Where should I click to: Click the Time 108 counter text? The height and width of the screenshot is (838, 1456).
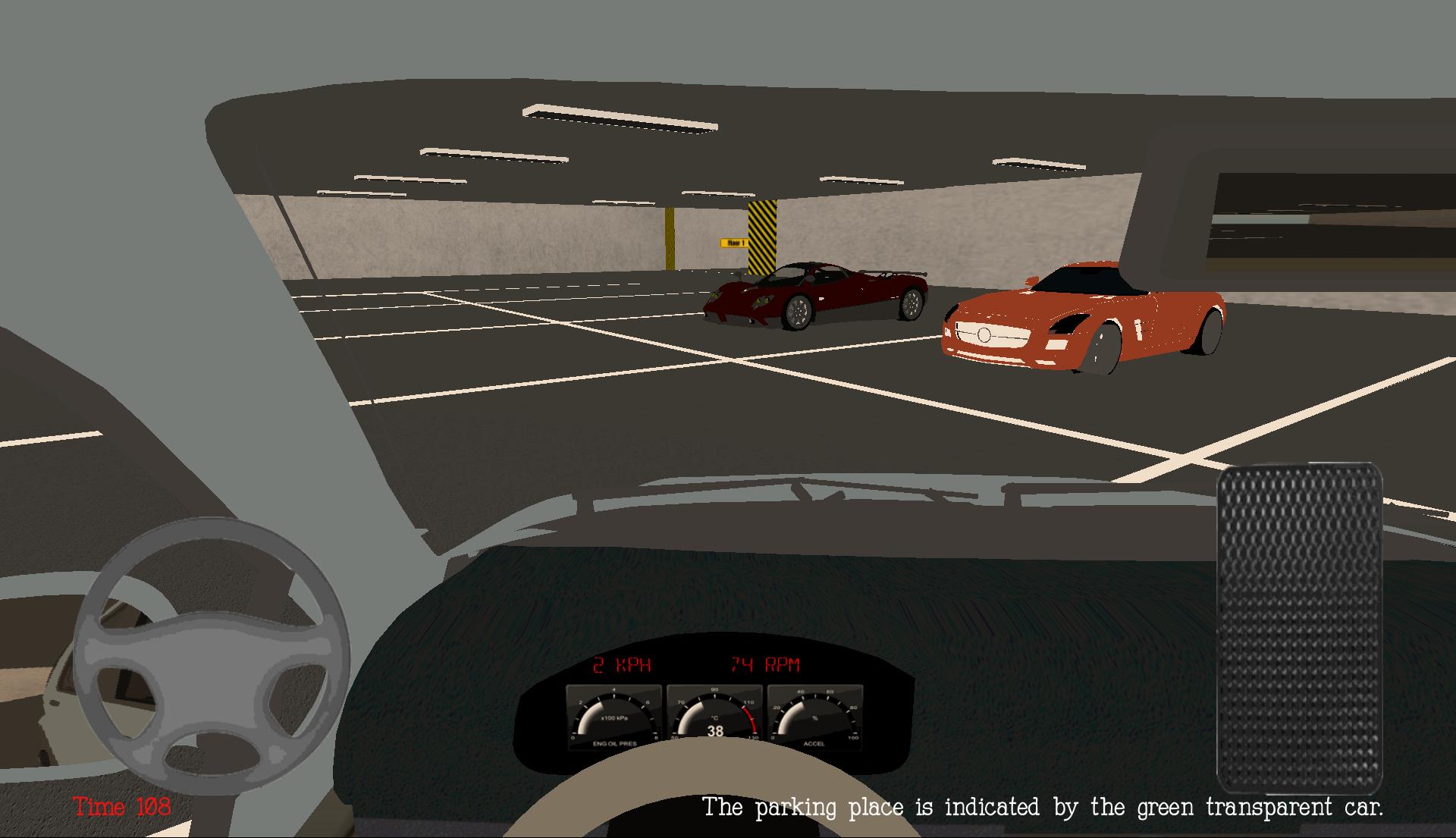pos(121,808)
